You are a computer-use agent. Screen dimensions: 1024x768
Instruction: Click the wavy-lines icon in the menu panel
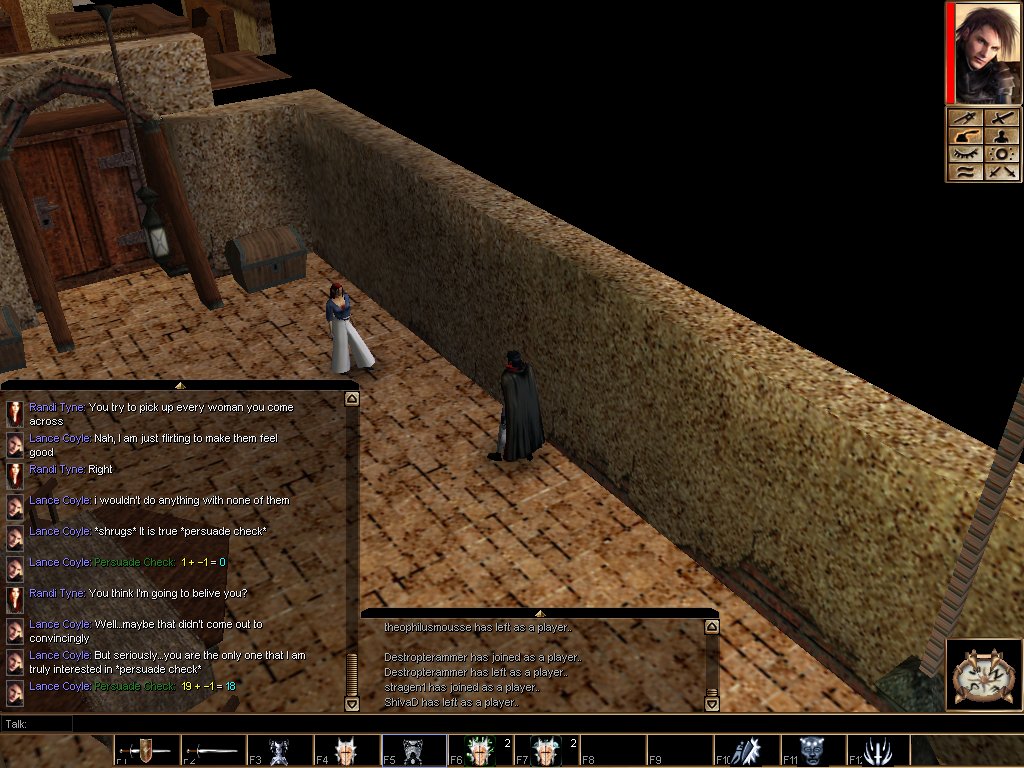965,172
